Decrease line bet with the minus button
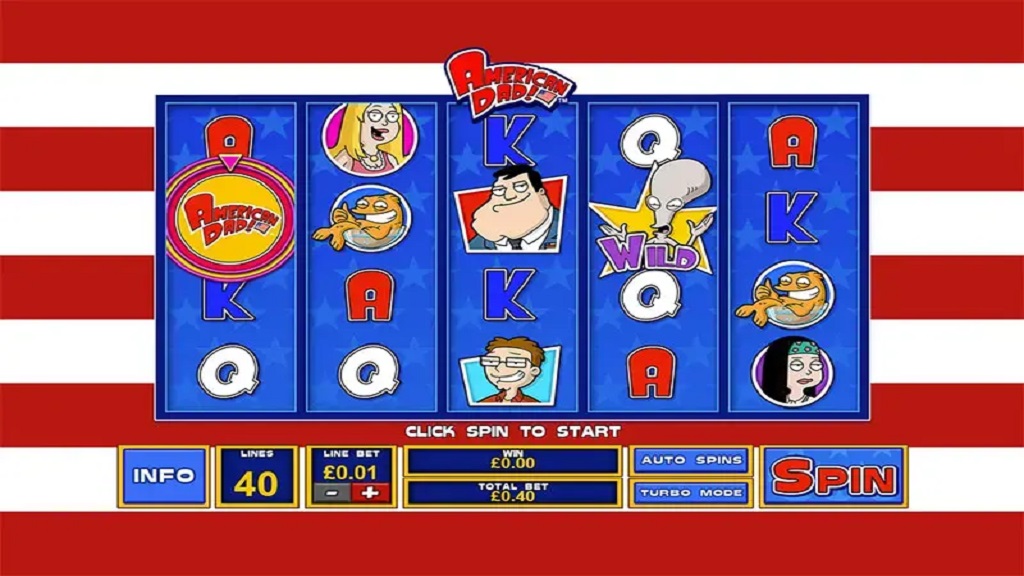The image size is (1024, 576). (x=331, y=493)
